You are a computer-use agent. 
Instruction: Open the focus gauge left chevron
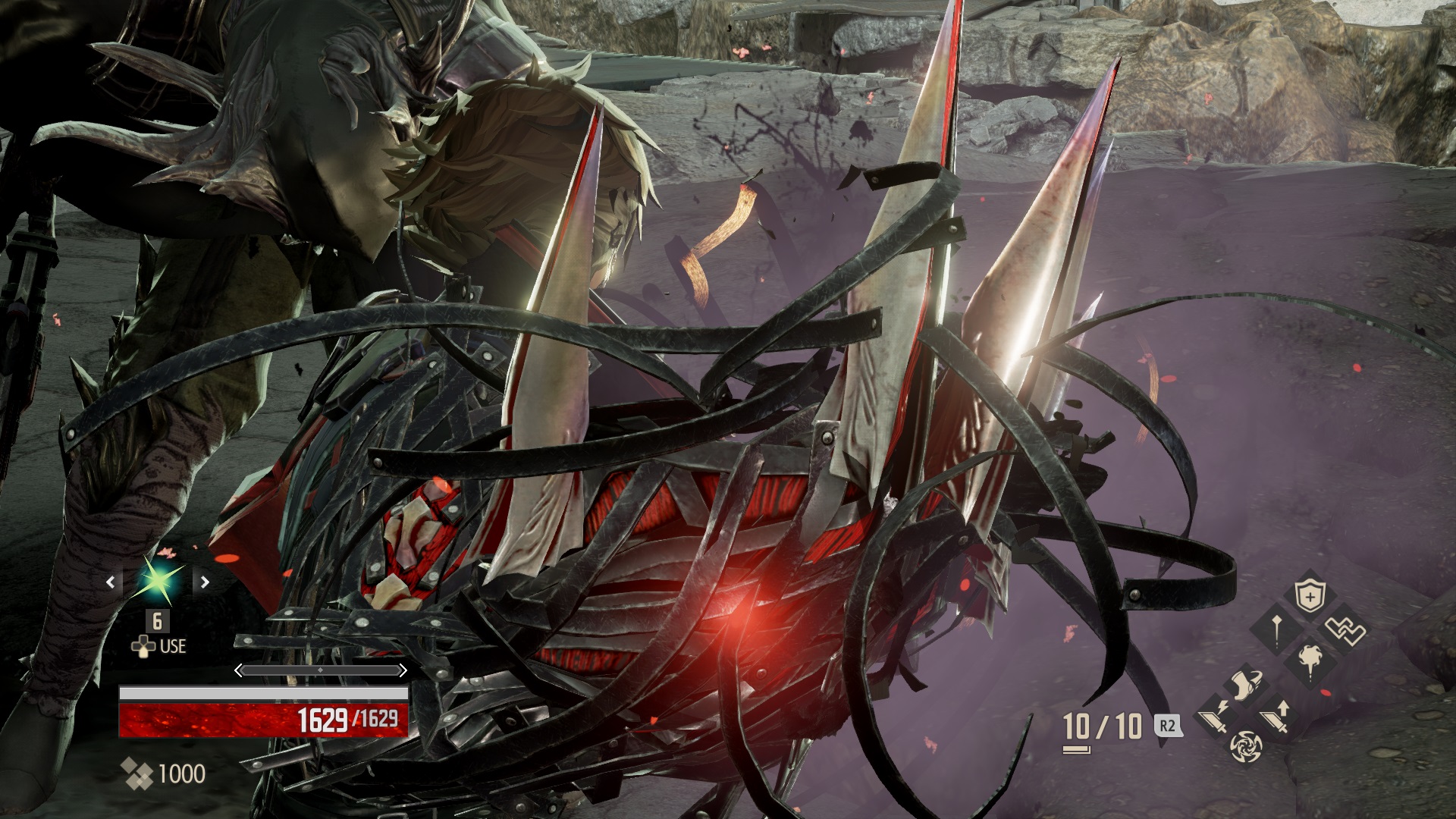click(240, 670)
